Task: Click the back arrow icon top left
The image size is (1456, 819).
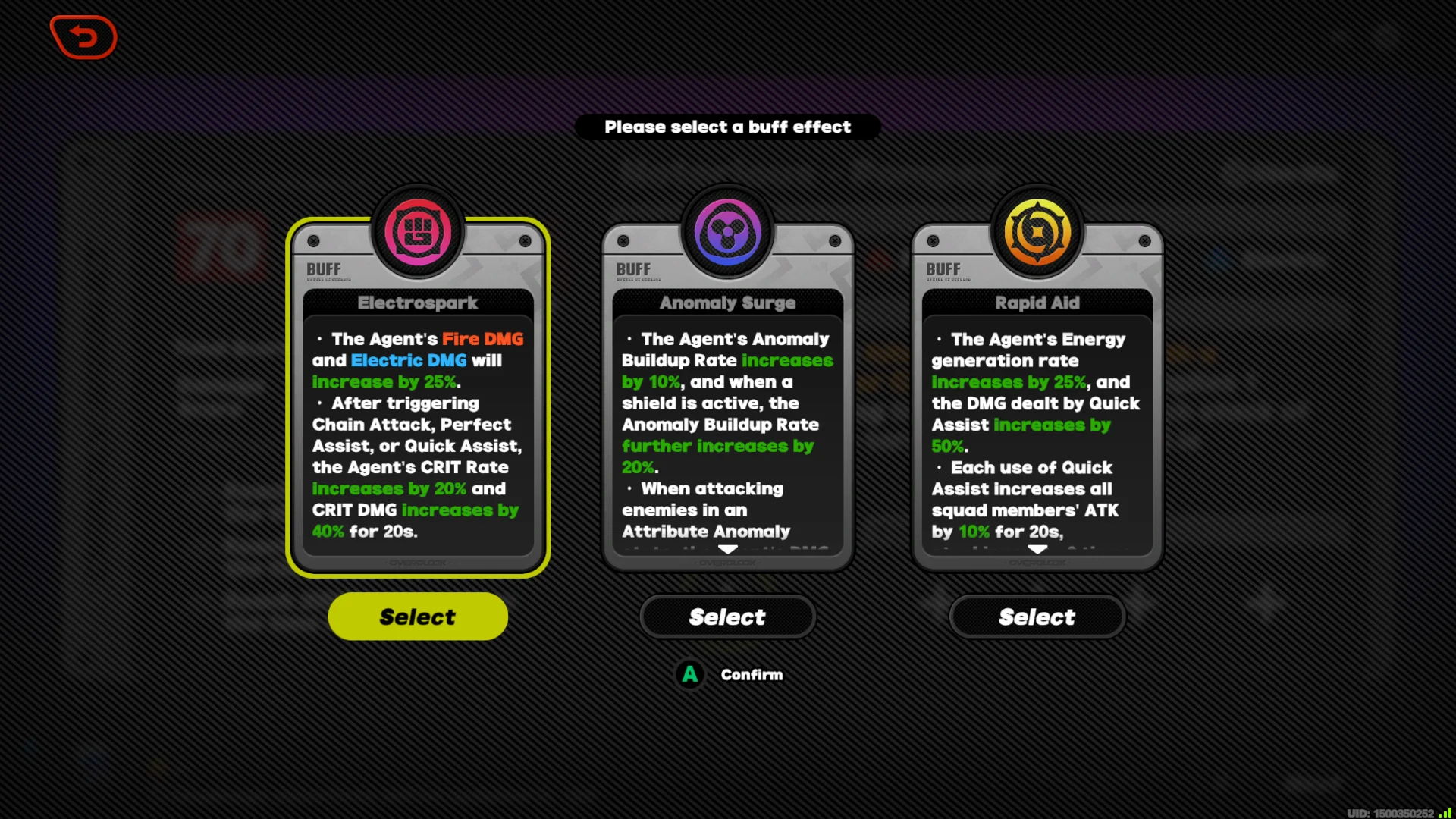Action: 83,36
